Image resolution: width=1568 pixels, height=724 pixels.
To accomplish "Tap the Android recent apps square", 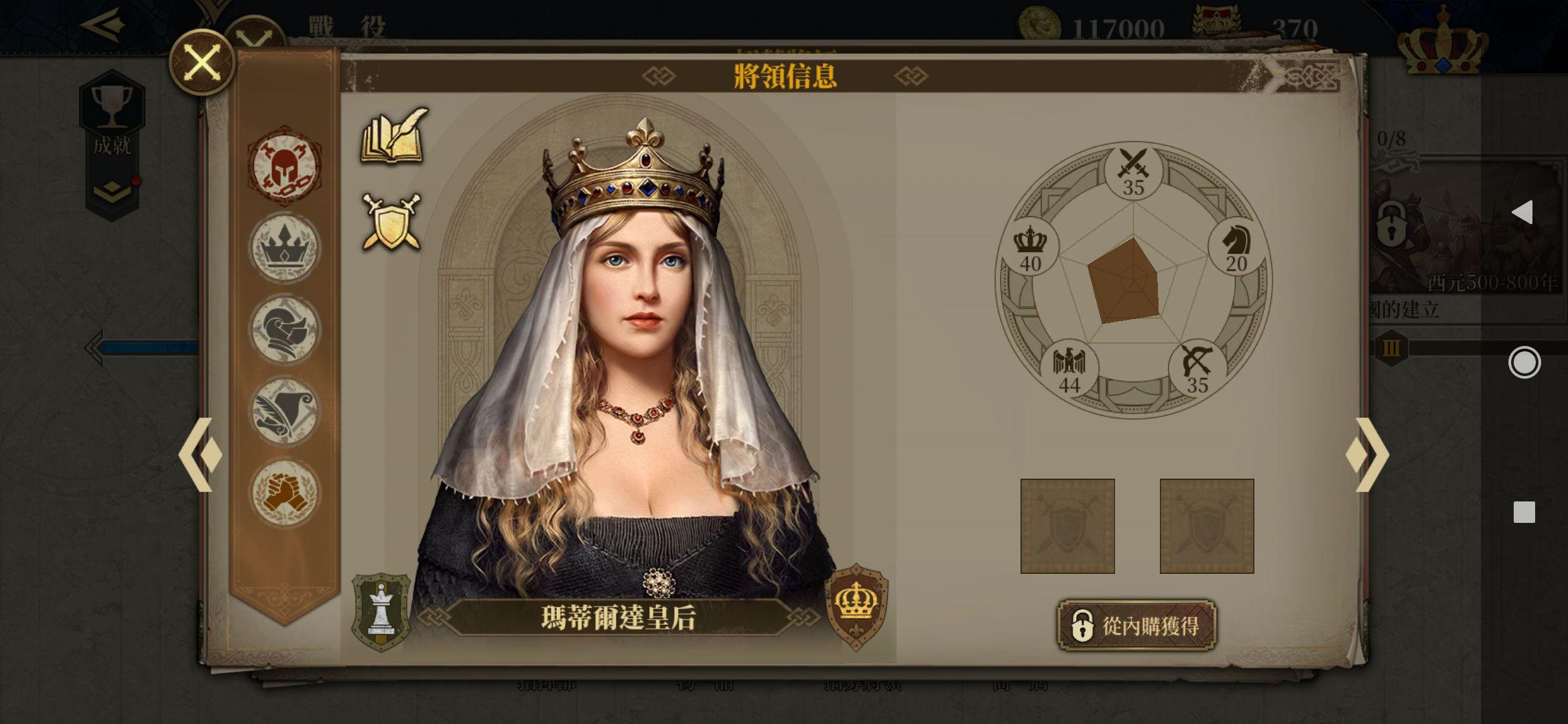I will 1524,512.
